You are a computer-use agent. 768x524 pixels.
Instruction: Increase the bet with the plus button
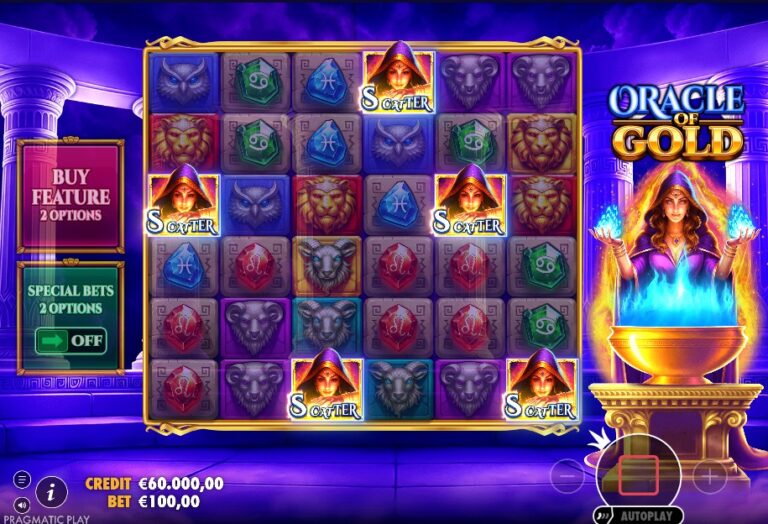(708, 475)
